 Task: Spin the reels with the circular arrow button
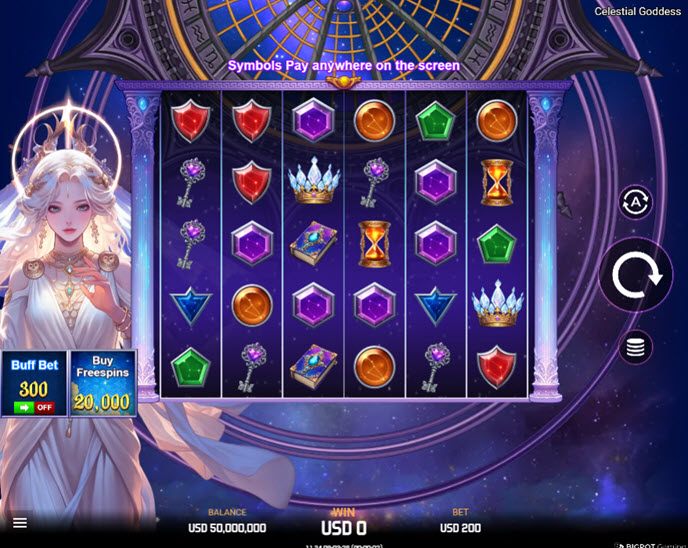tap(636, 275)
